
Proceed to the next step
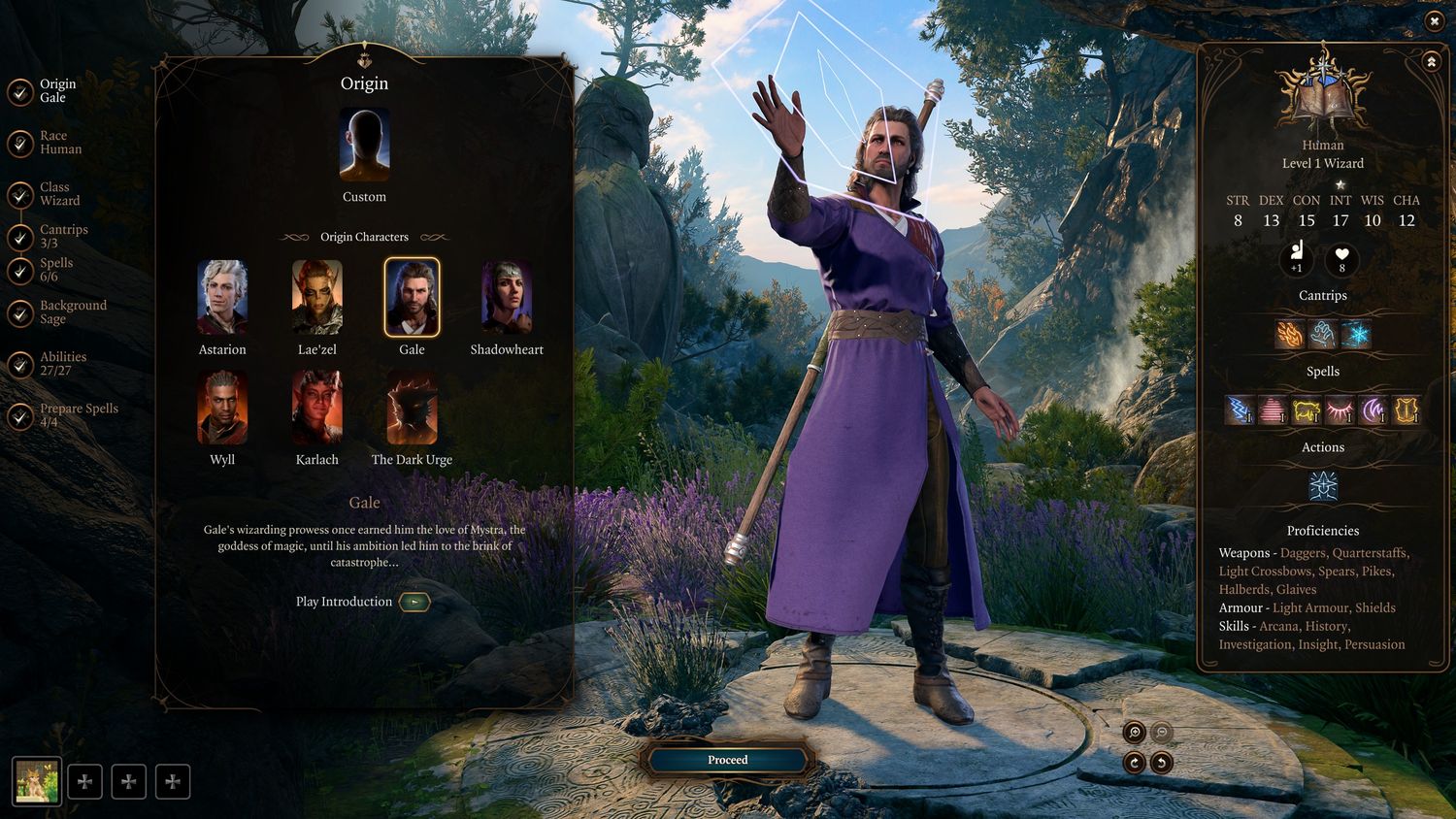click(x=727, y=760)
